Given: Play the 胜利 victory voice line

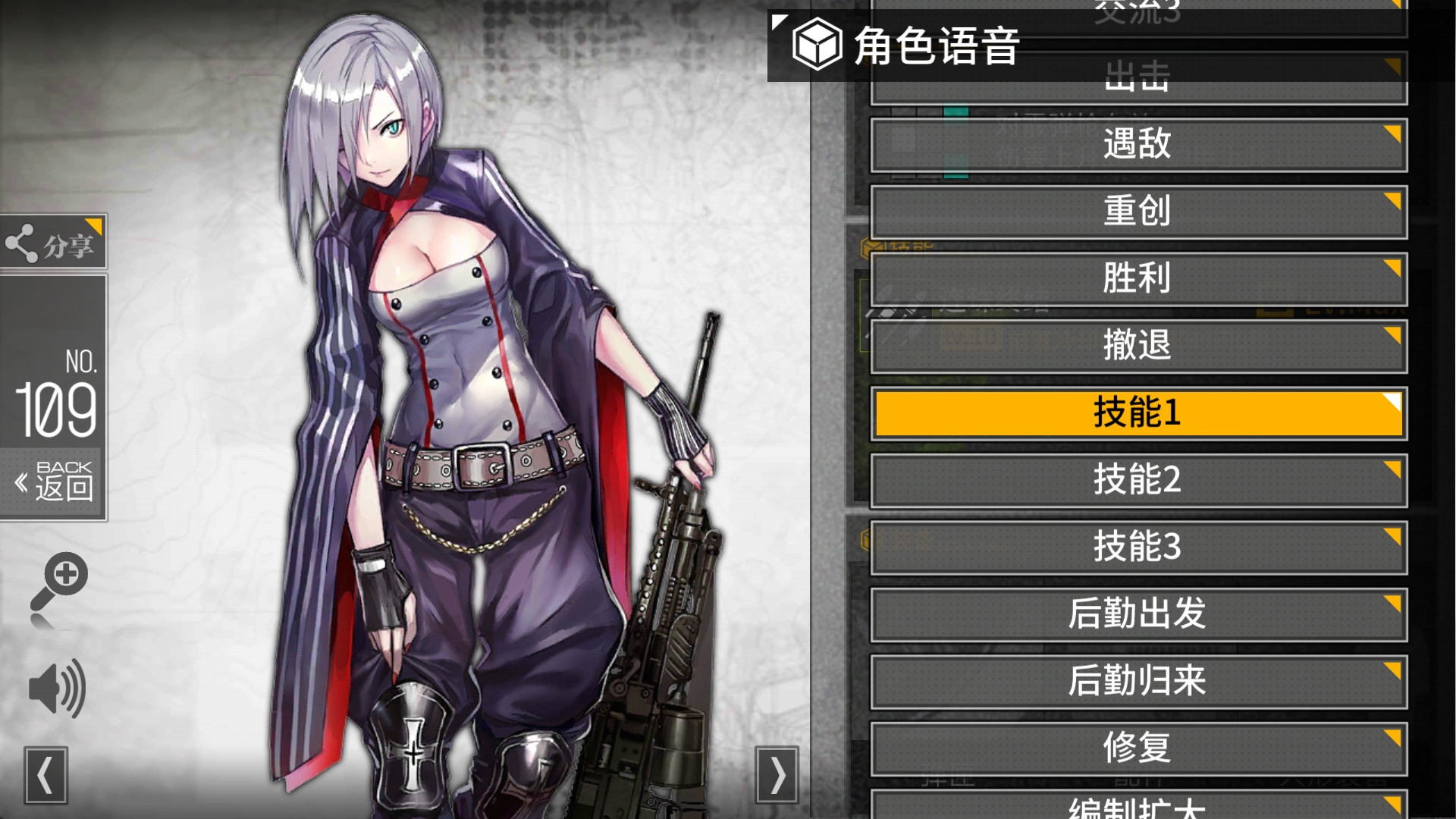Looking at the screenshot, I should pyautogui.click(x=1137, y=278).
